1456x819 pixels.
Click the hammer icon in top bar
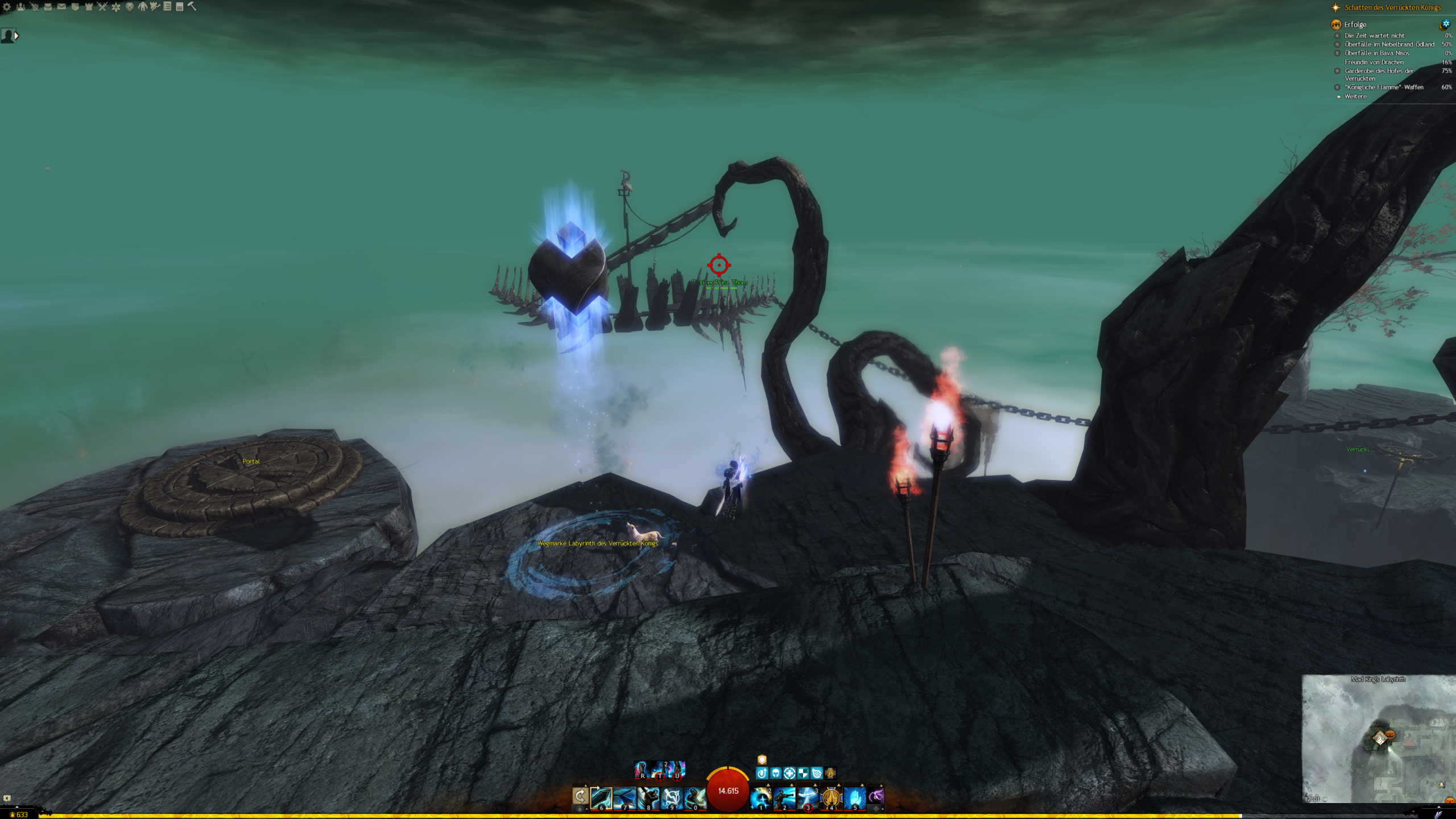(x=192, y=6)
